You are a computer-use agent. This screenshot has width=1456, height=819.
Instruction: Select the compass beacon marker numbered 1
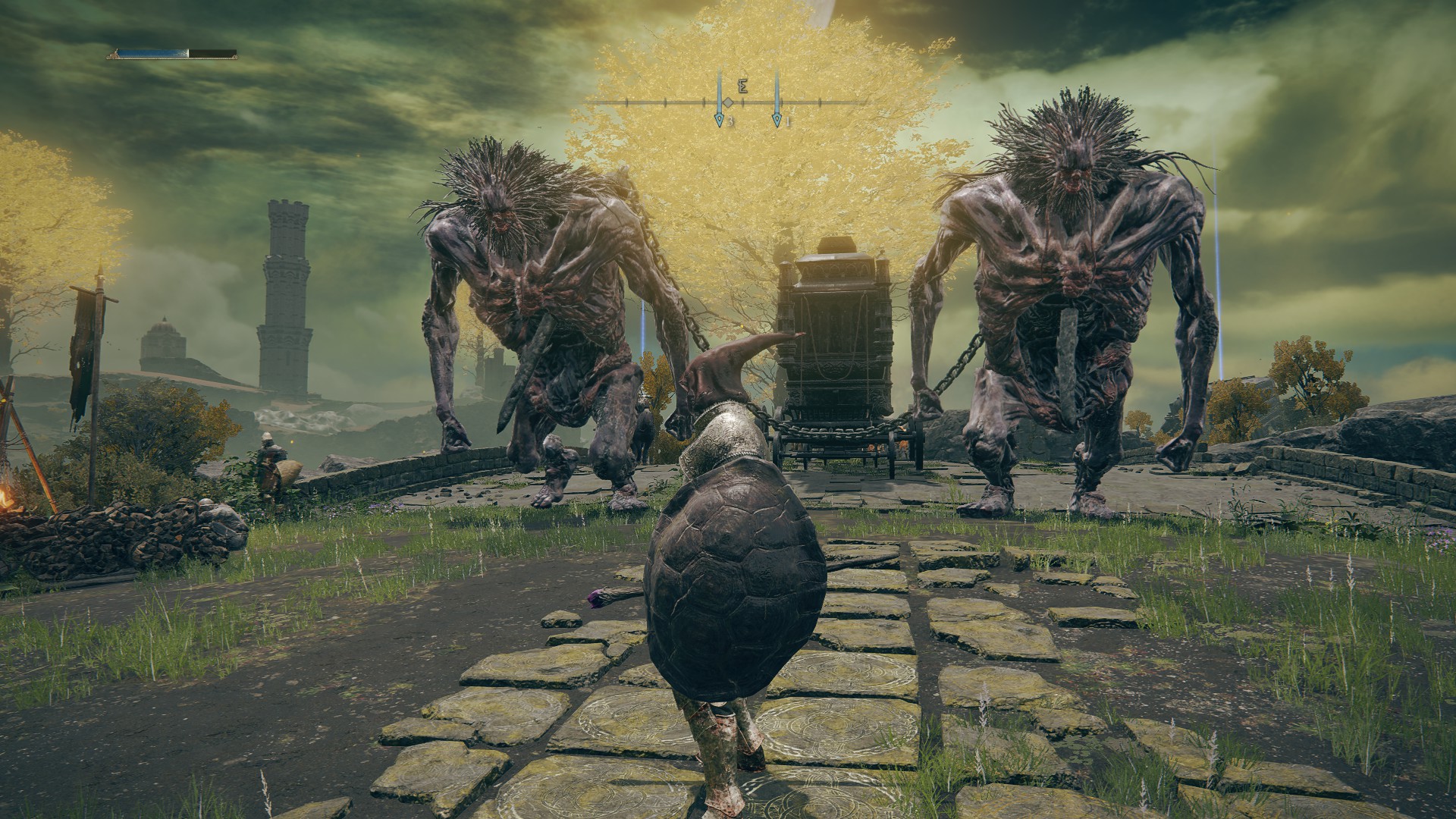(x=777, y=119)
